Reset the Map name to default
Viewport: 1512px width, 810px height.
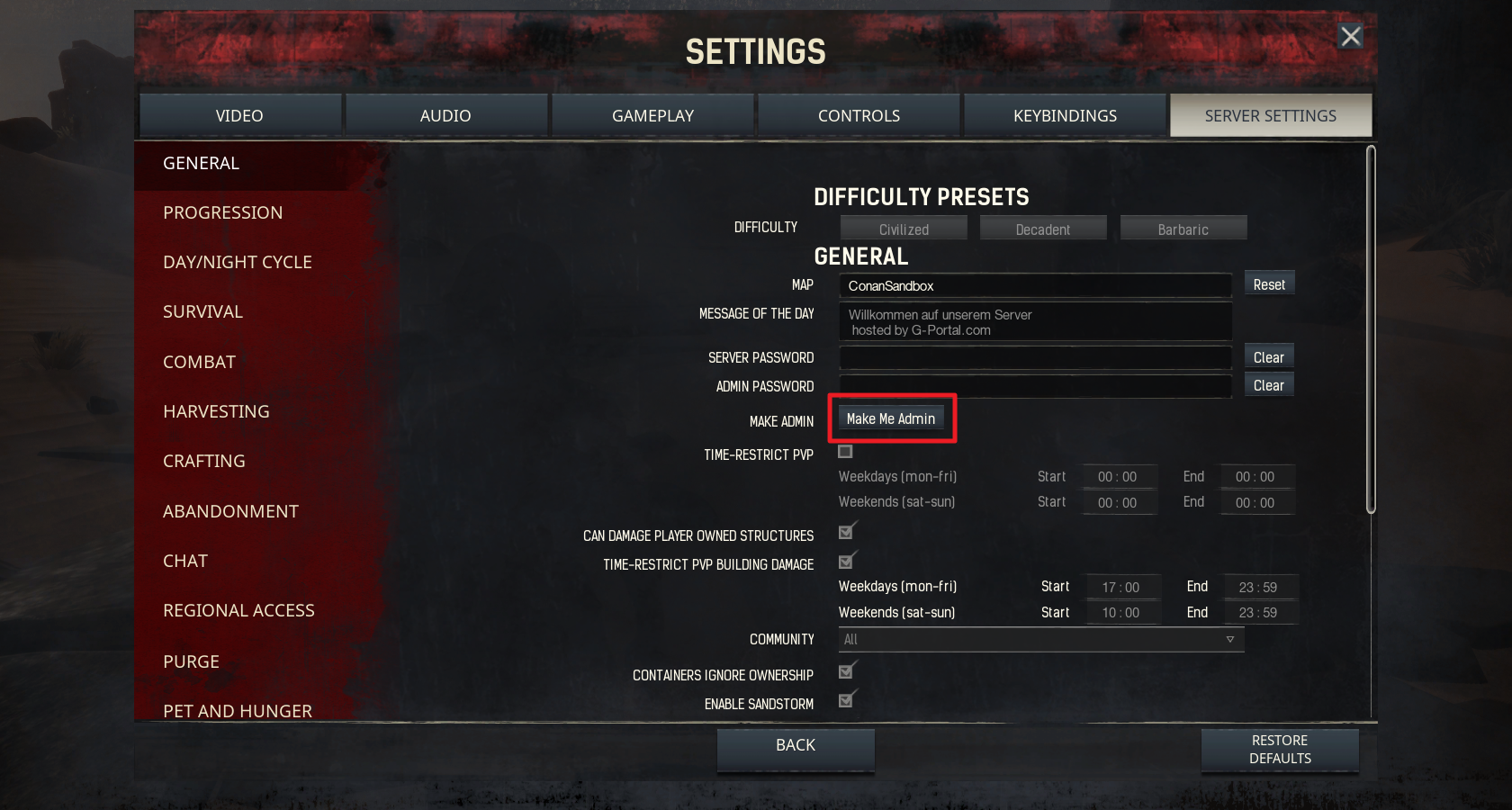point(1269,283)
